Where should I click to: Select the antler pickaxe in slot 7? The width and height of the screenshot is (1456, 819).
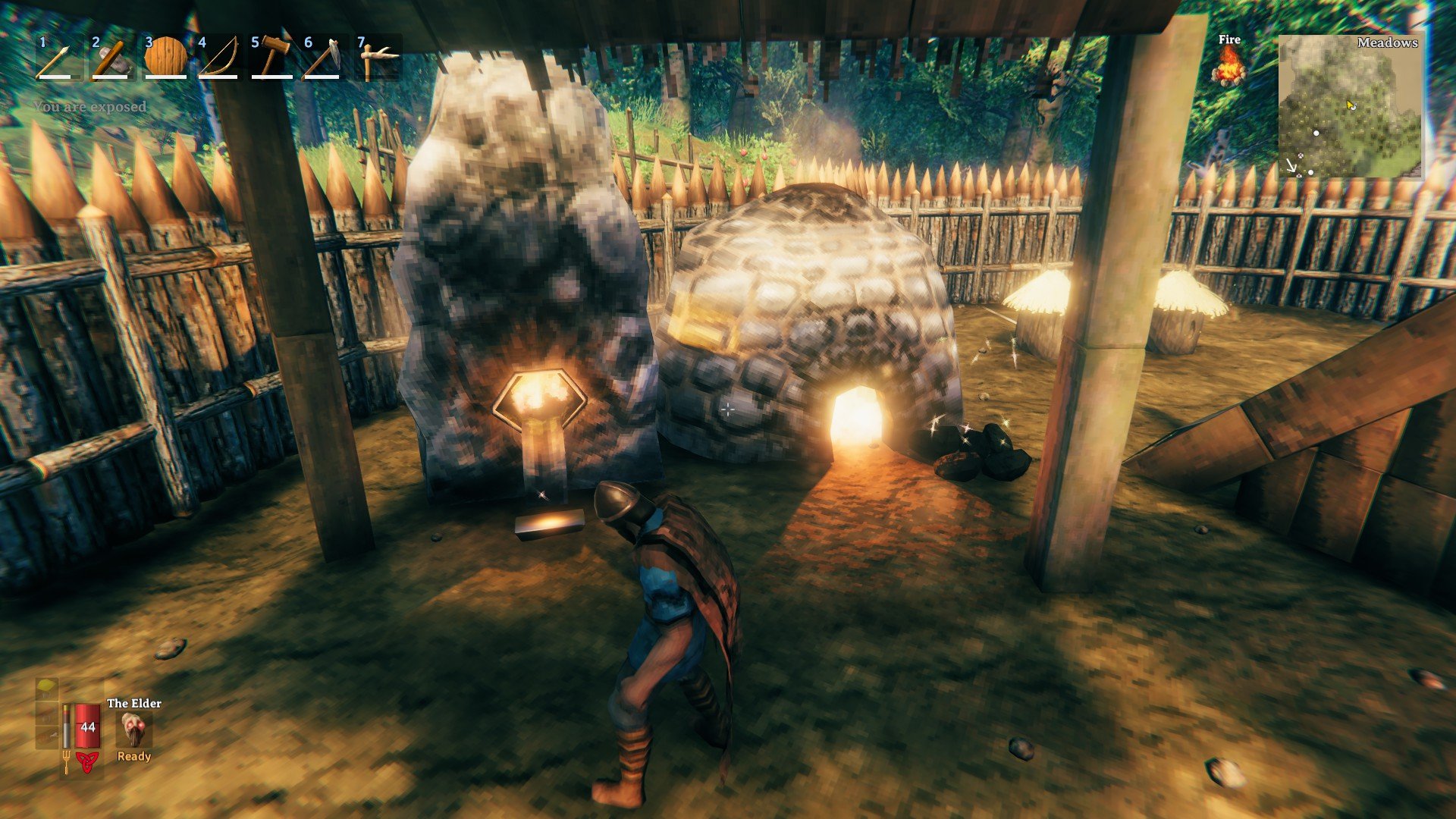pyautogui.click(x=377, y=58)
